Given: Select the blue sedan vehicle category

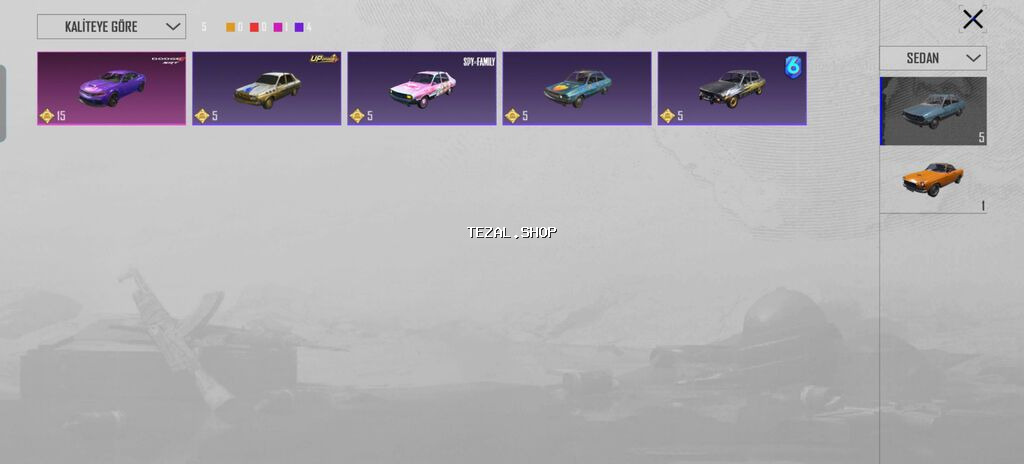Looking at the screenshot, I should [x=932, y=111].
